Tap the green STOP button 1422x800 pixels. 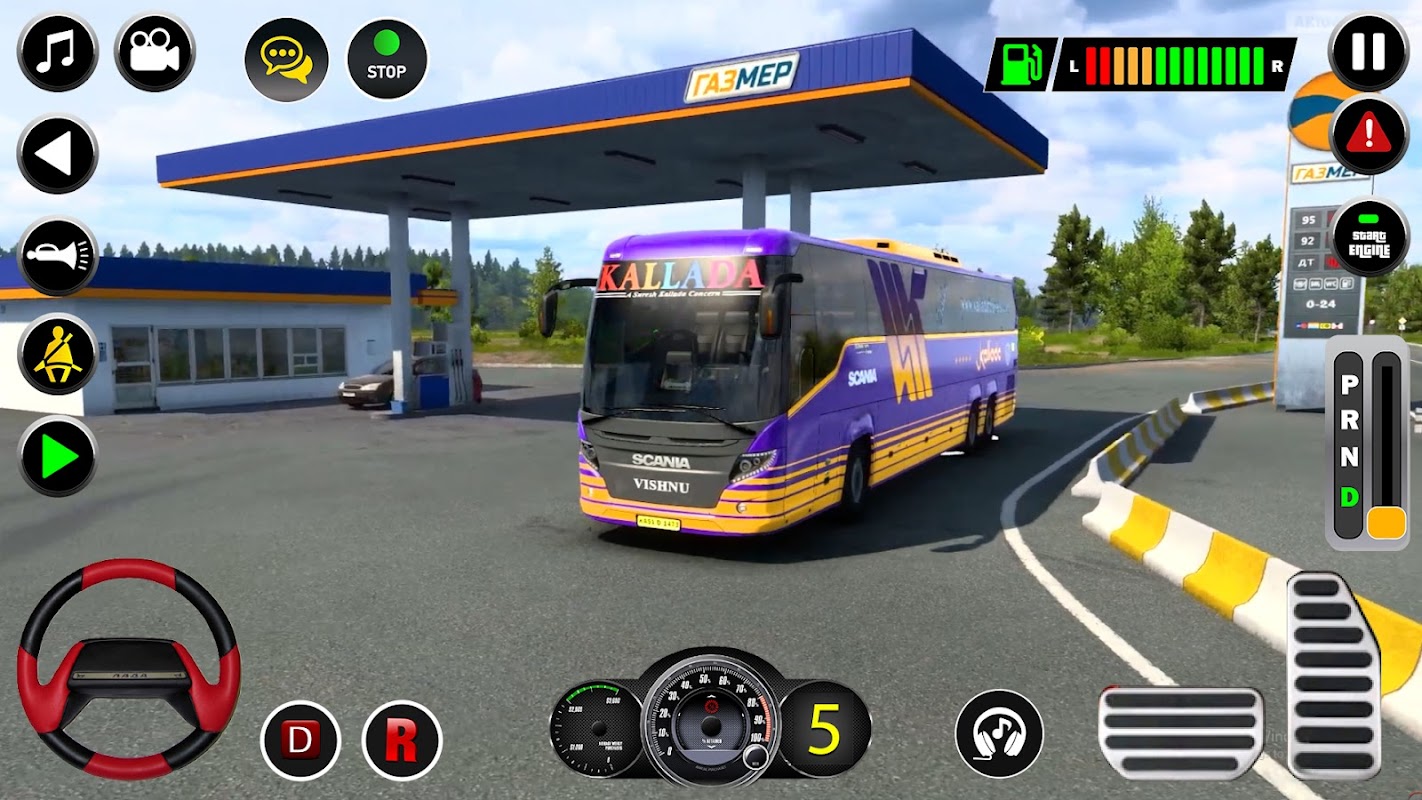[x=386, y=60]
